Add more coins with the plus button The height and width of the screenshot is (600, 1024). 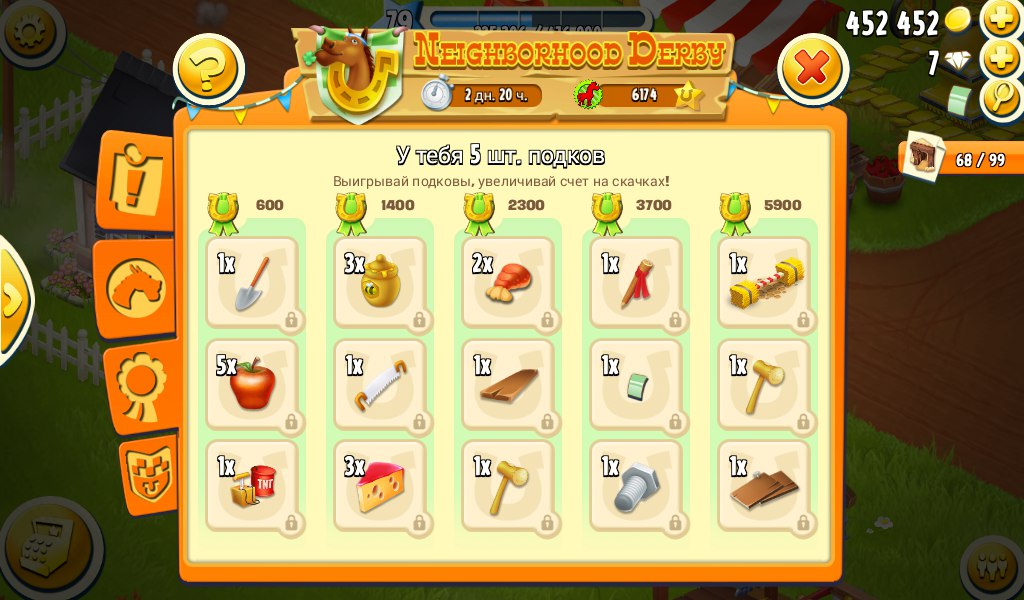click(x=1001, y=19)
